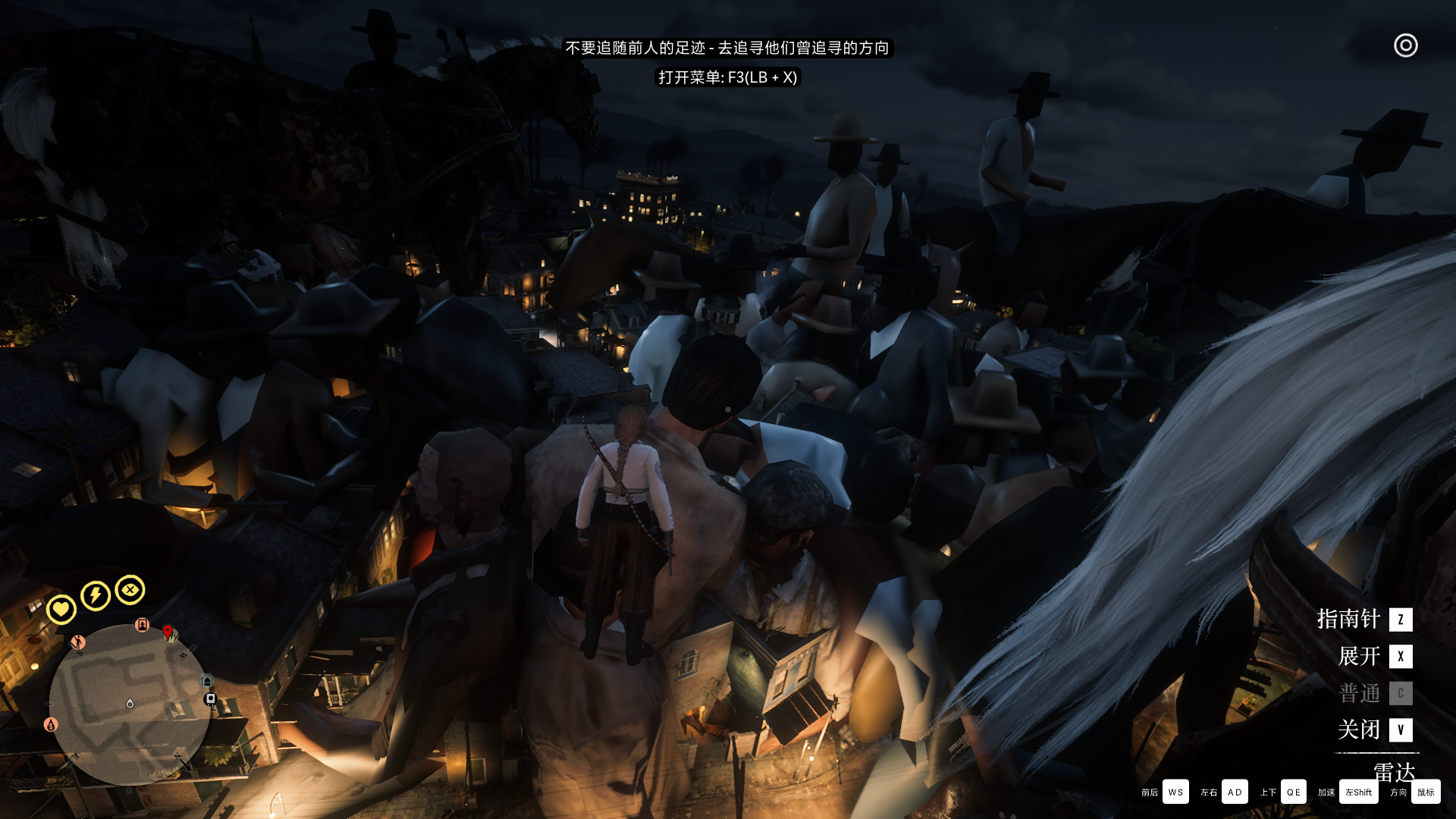Viewport: 1456px width, 819px height.
Task: Select the 展开 radar option
Action: pyautogui.click(x=1374, y=657)
